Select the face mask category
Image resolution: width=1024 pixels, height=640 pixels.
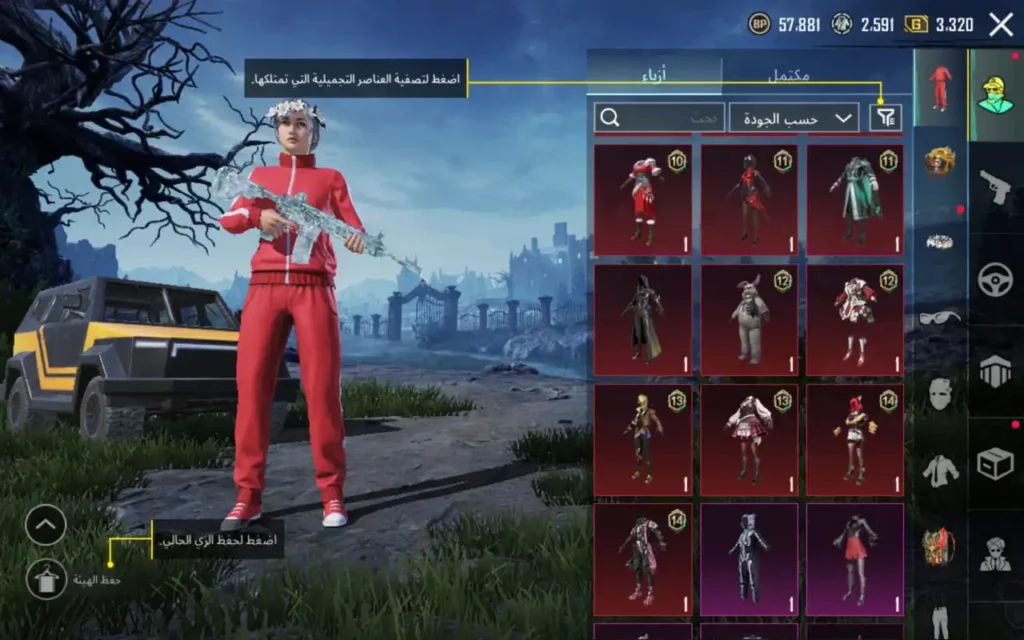tap(940, 394)
